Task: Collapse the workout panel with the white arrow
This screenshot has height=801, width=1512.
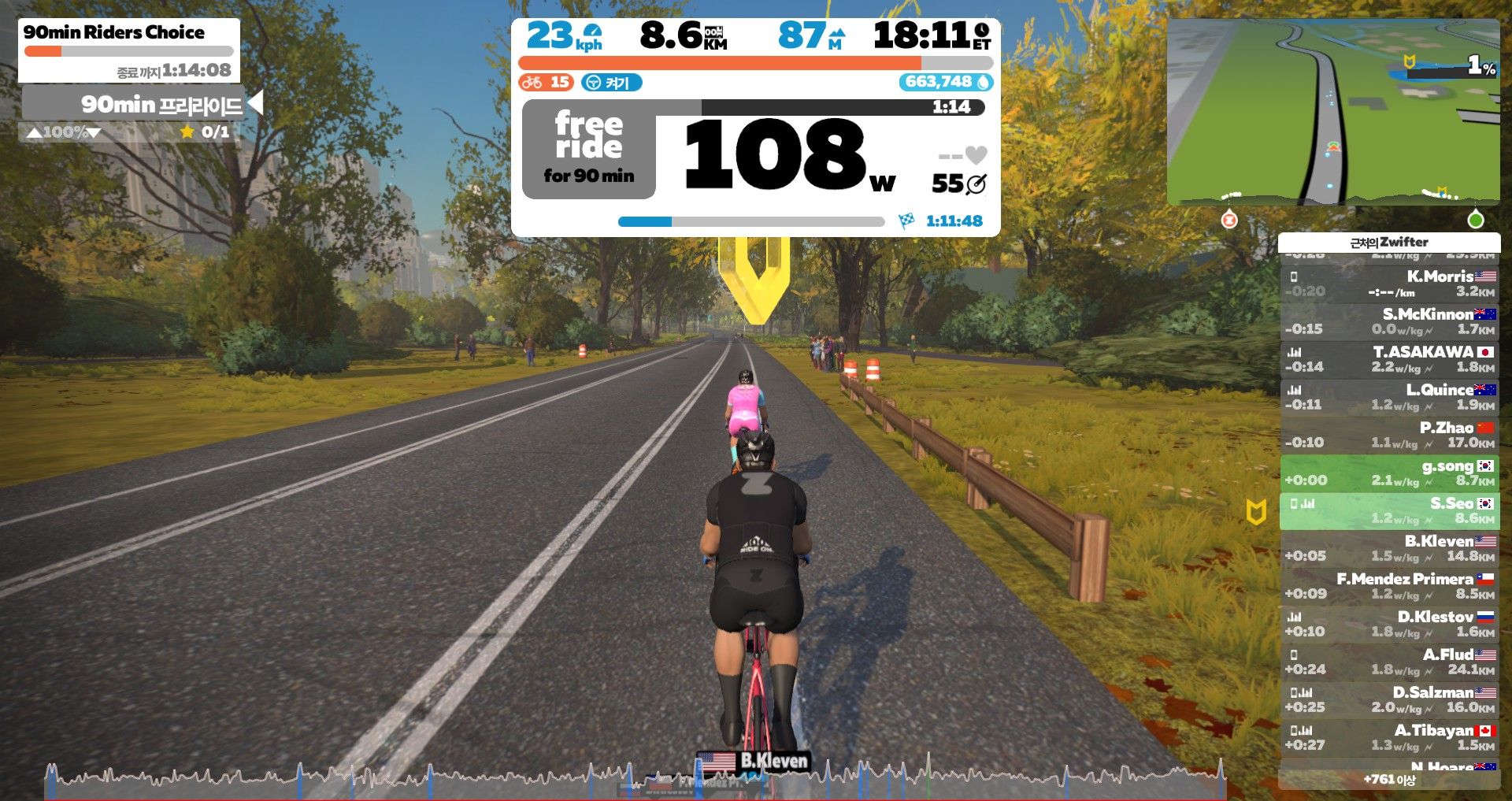Action: (254, 103)
